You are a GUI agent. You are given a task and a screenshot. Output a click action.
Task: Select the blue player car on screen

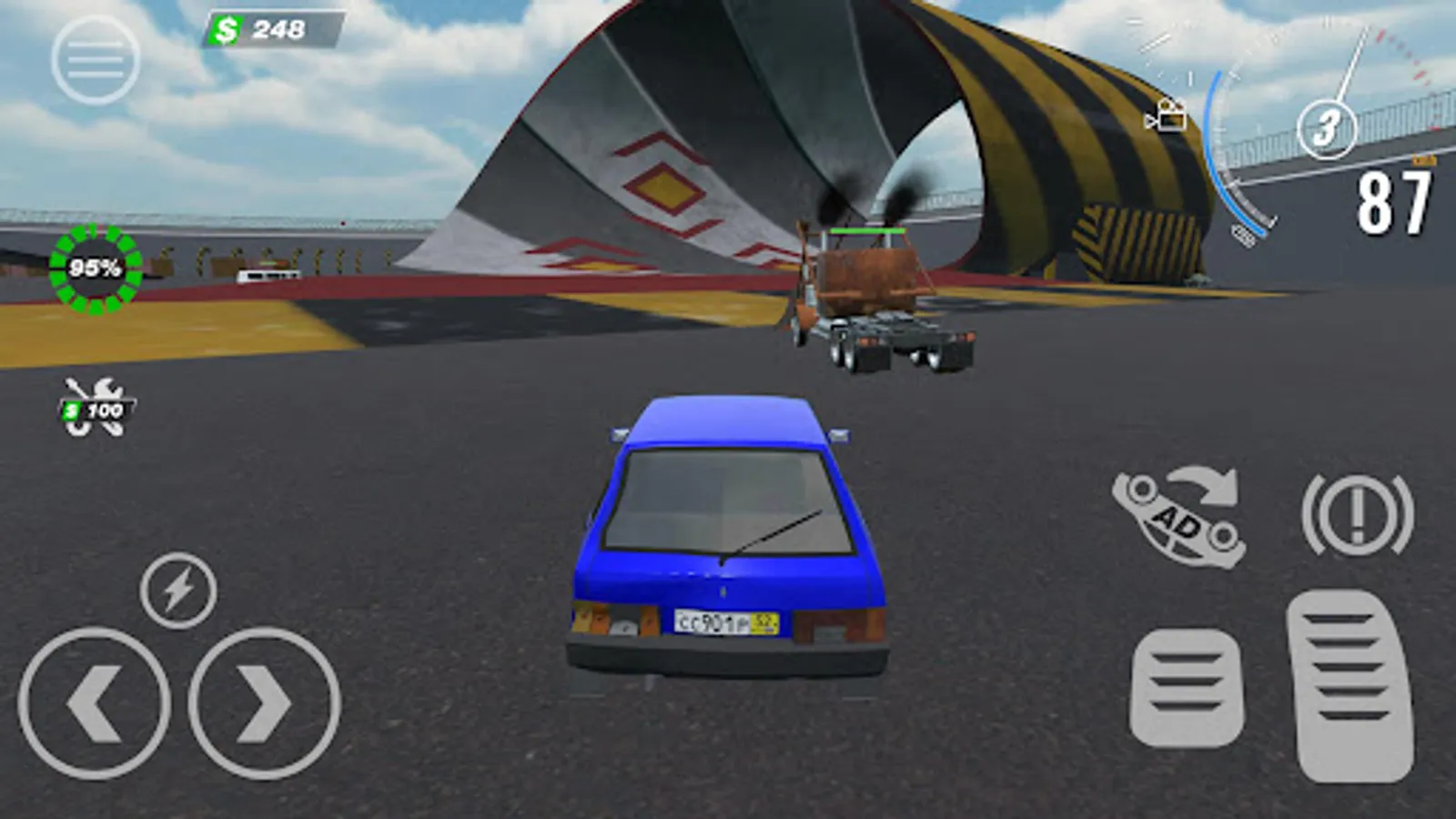pos(728,537)
